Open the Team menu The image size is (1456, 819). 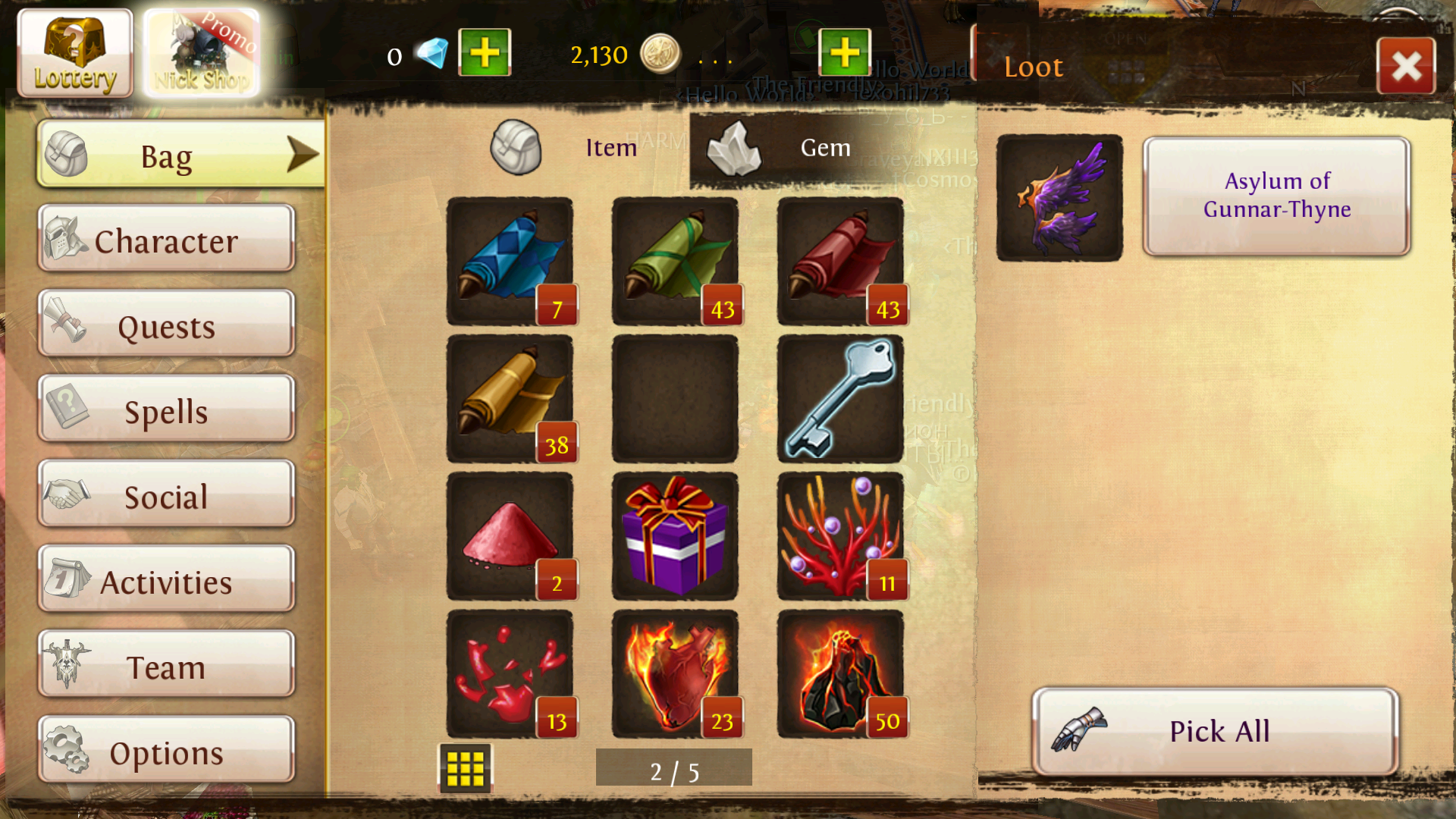pos(166,666)
